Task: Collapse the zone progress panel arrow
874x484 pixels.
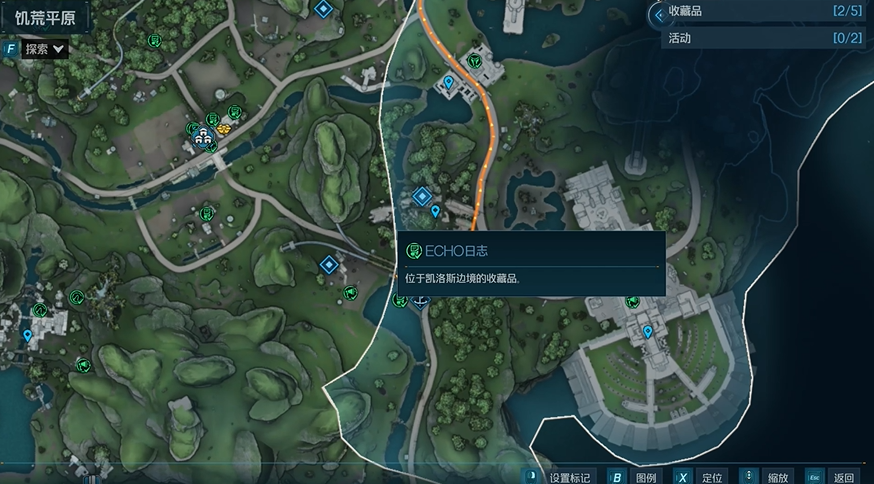Action: pos(657,14)
